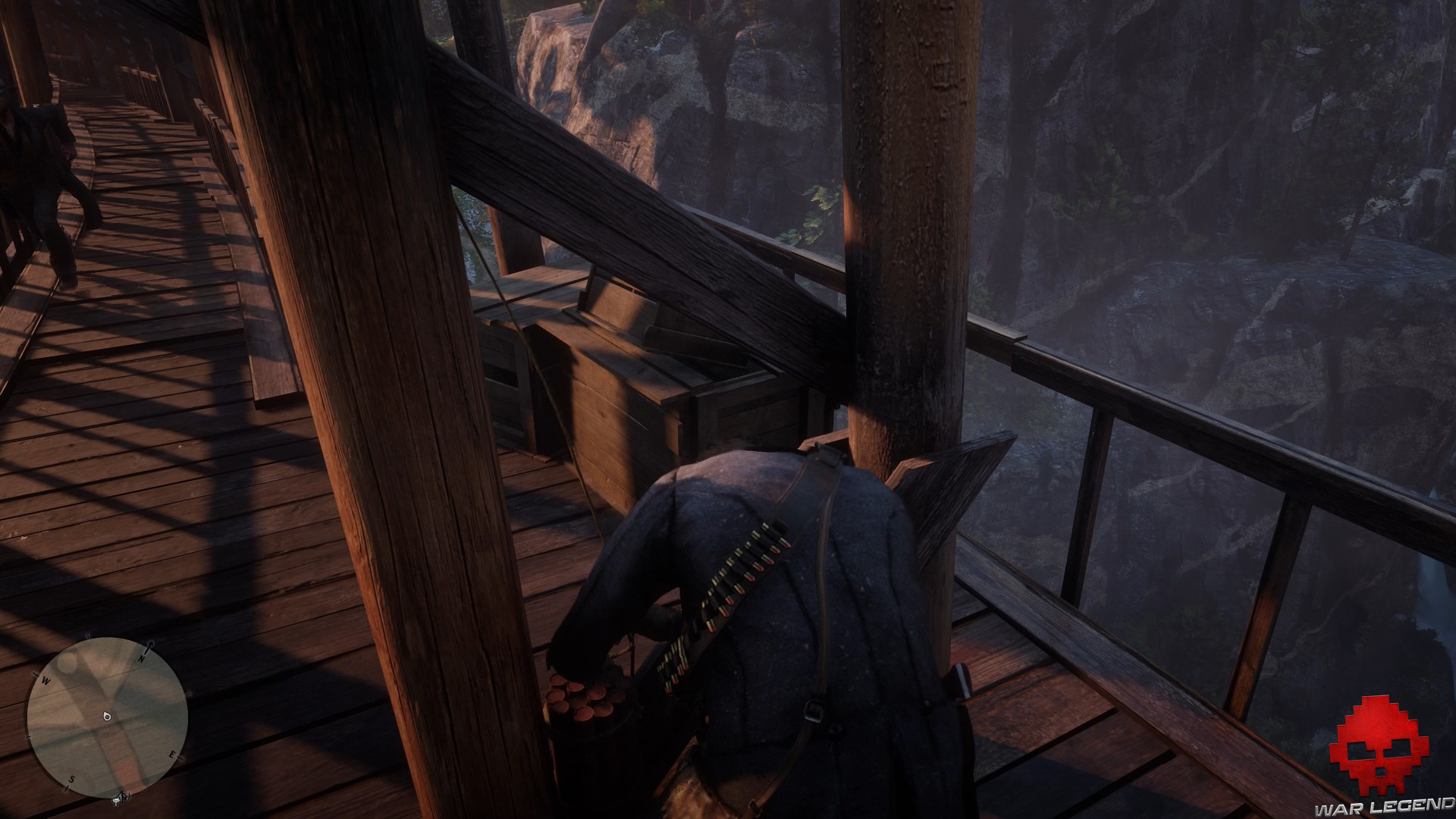Click the W west marker on the minimap
The image size is (1456, 819).
click(45, 680)
